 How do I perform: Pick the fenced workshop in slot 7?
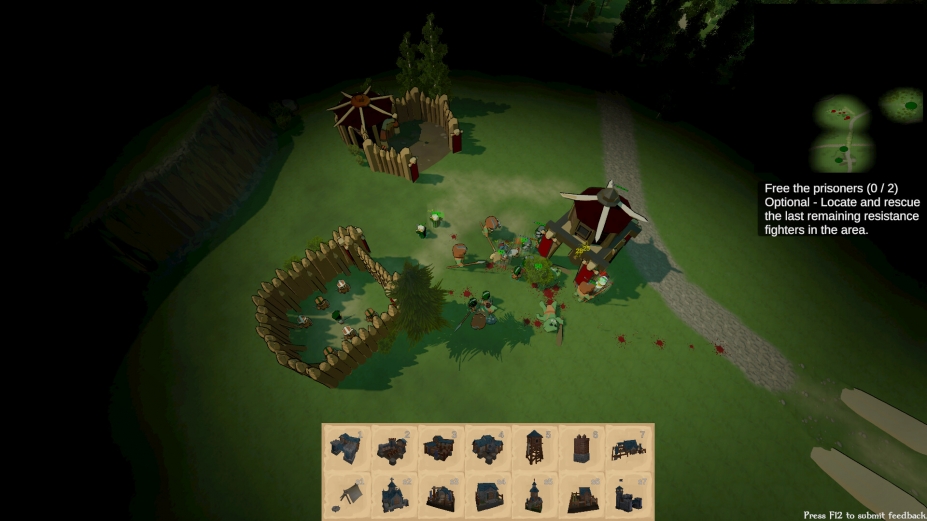(628, 447)
